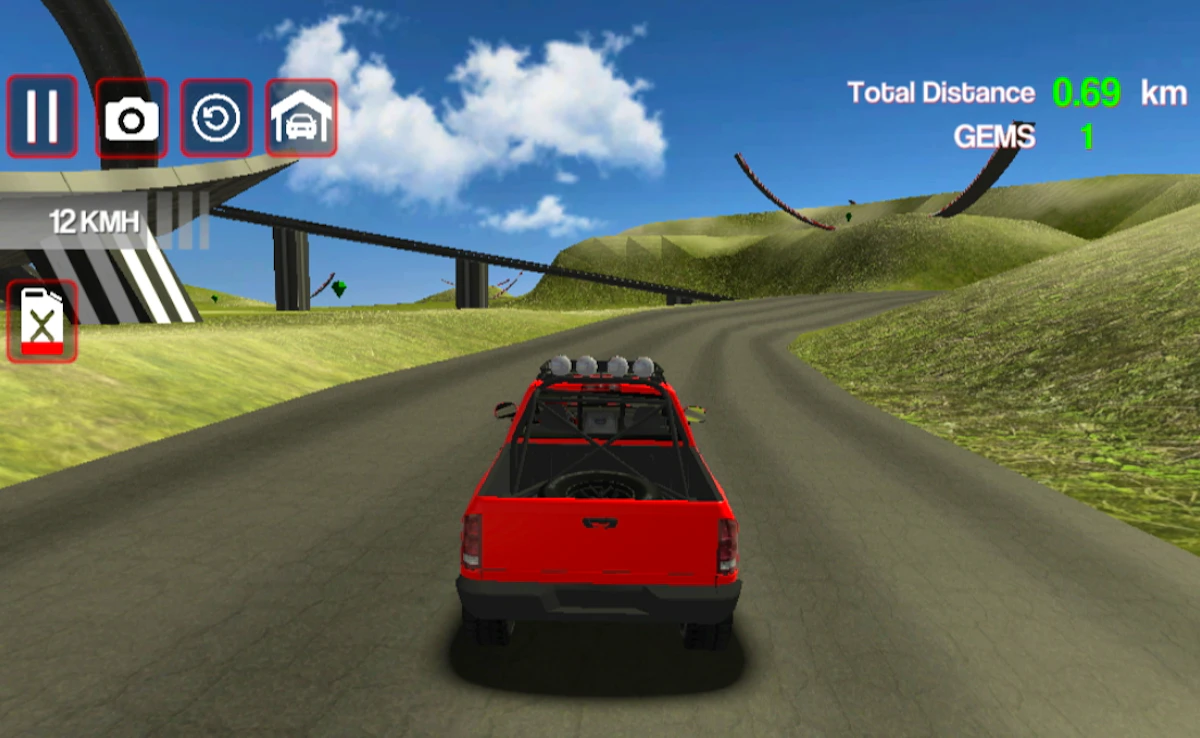The width and height of the screenshot is (1200, 738).
Task: Pause the game
Action: click(42, 116)
